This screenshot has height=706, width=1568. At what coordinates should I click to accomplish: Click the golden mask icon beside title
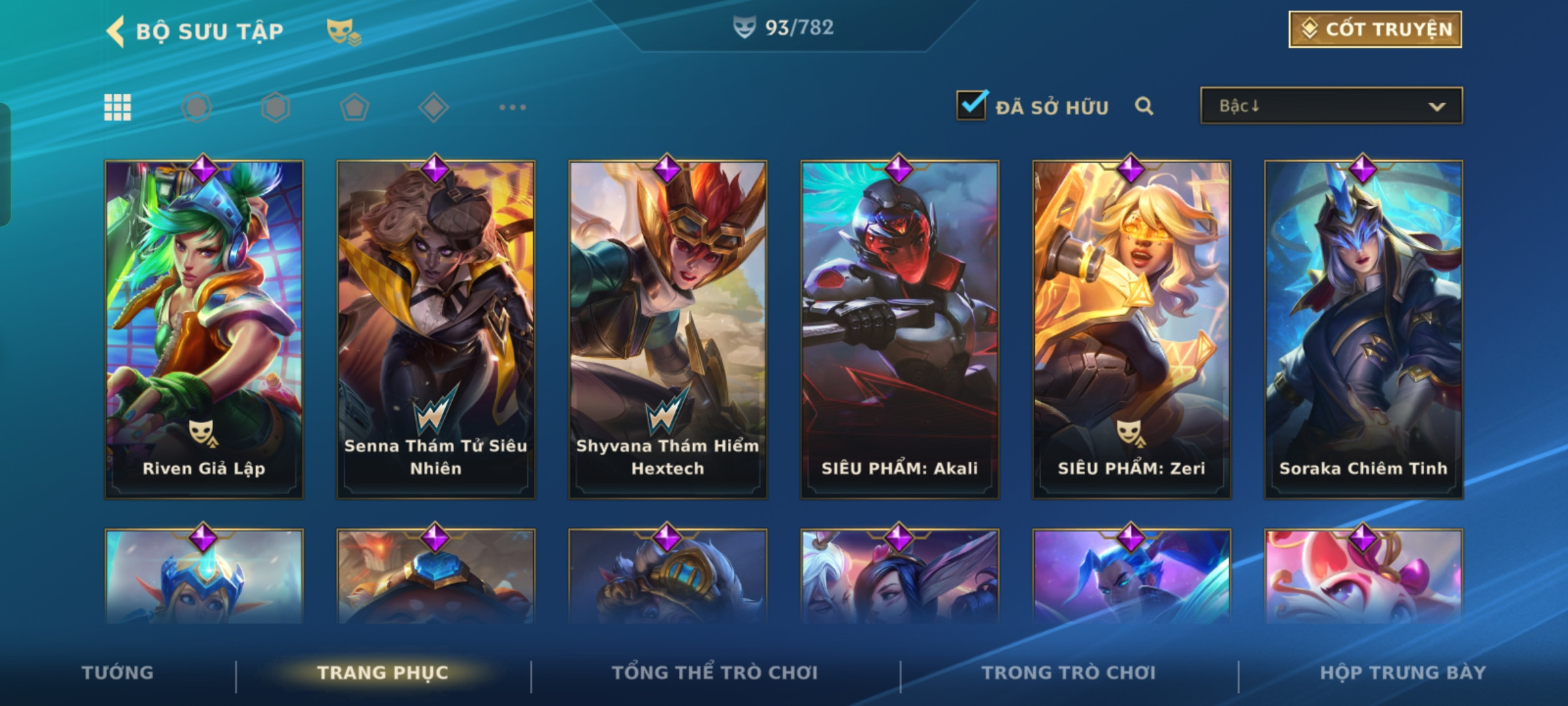click(343, 31)
